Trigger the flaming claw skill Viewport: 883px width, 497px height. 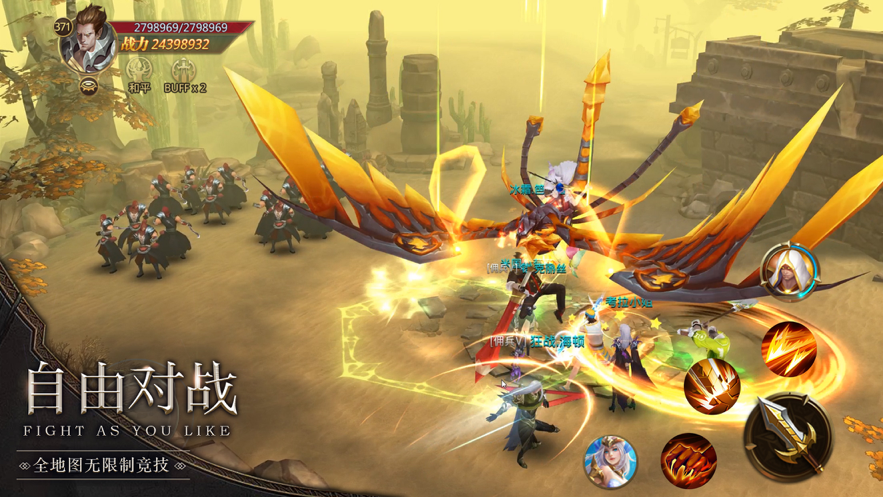point(688,459)
